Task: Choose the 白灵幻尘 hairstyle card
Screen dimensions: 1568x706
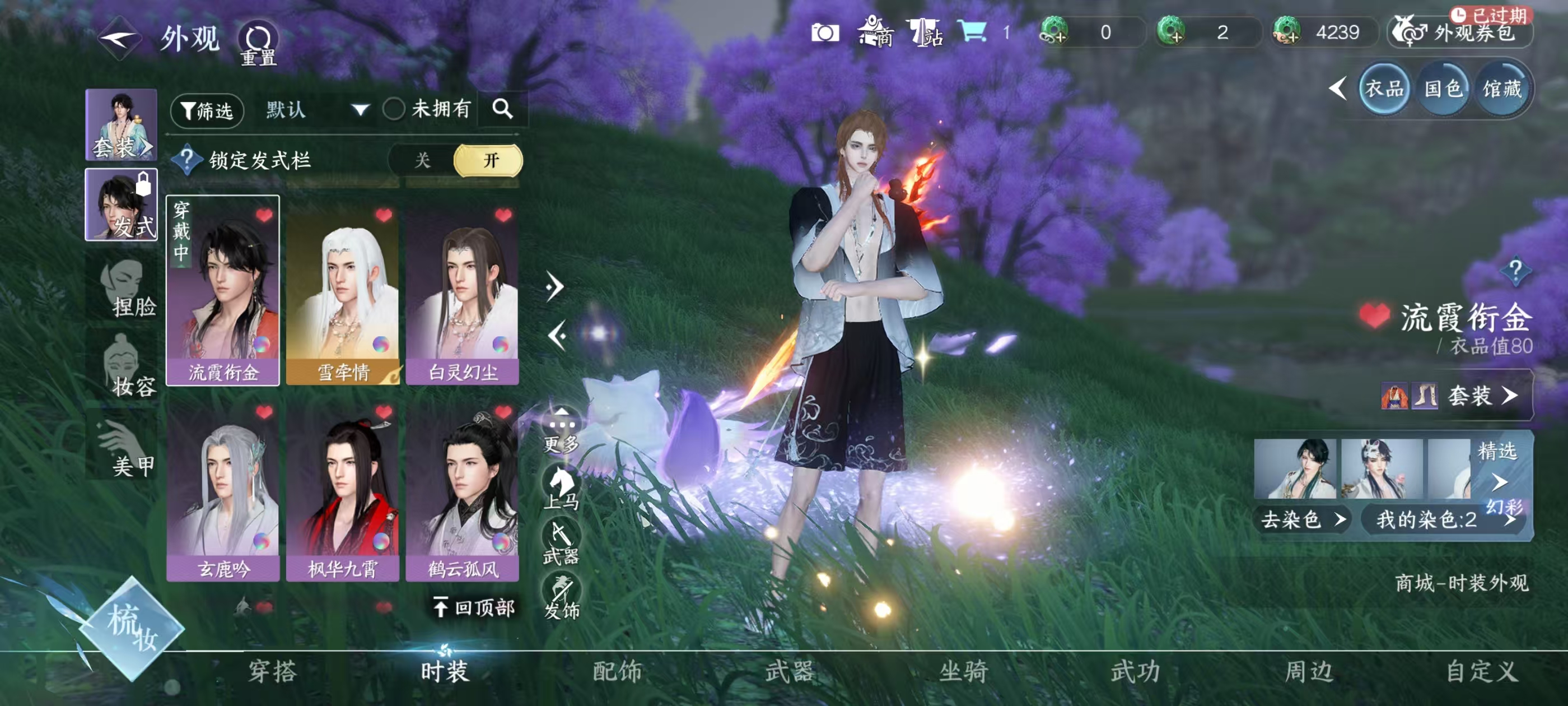Action: point(463,291)
